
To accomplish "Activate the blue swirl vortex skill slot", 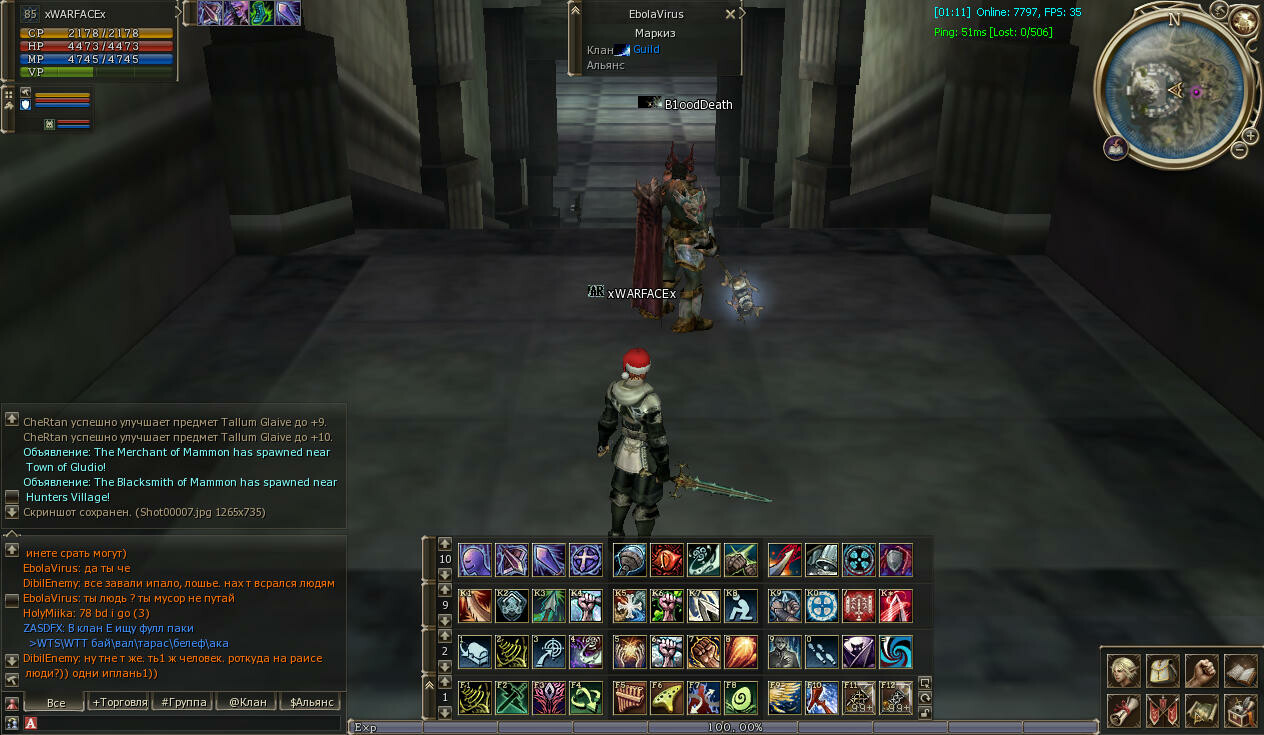I will coord(896,652).
